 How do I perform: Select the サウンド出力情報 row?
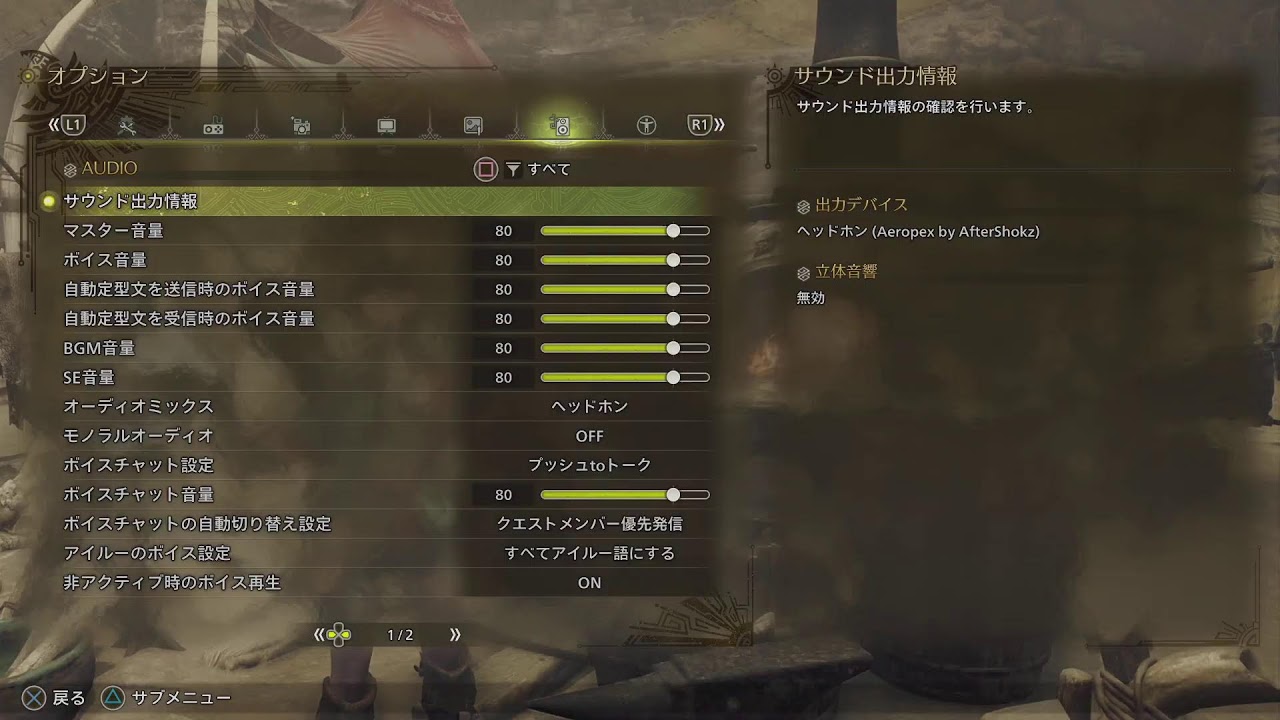(130, 201)
